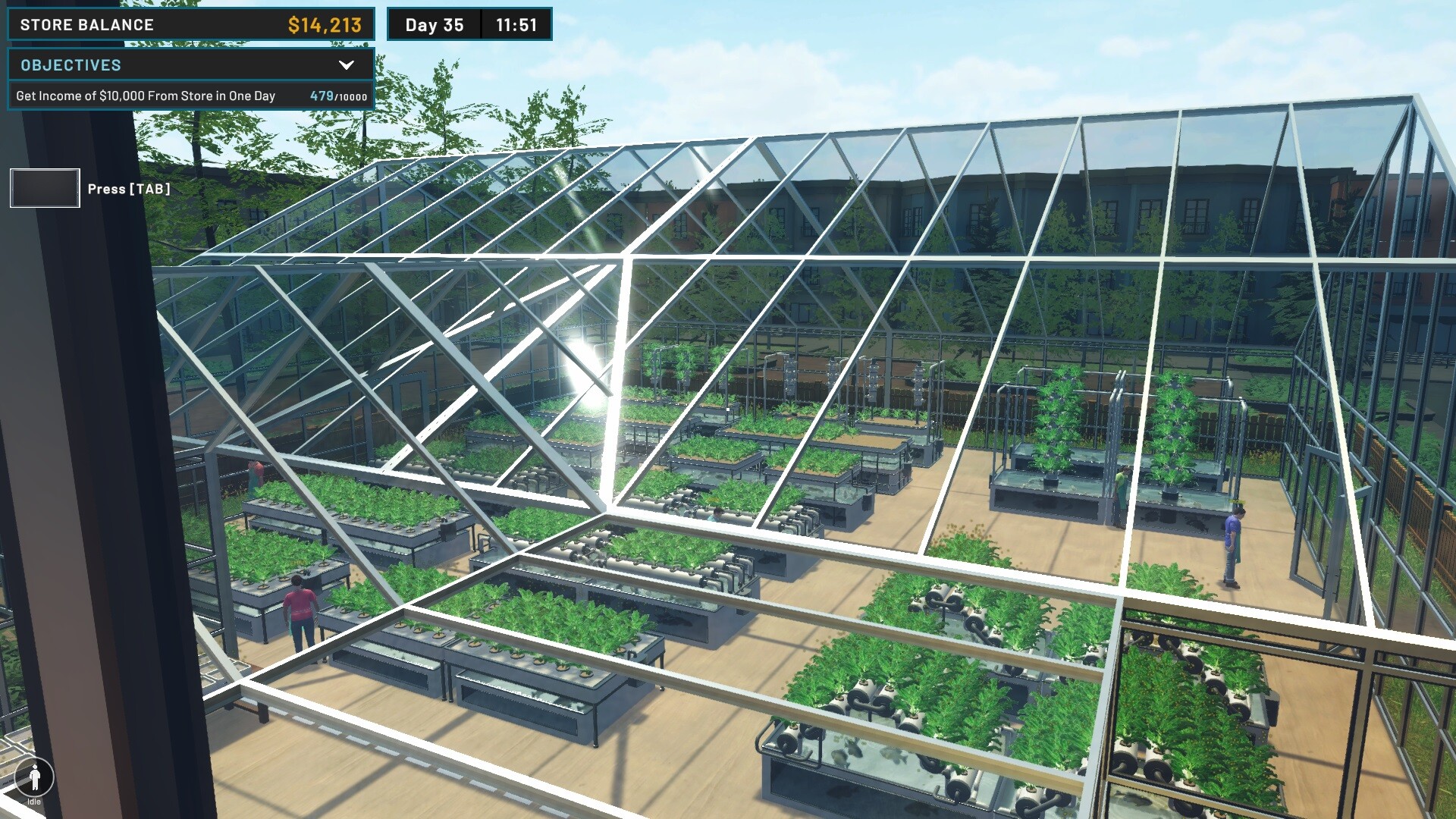Viewport: 1456px width, 819px height.
Task: Click the STORE BALANCE title bar
Action: (x=86, y=24)
